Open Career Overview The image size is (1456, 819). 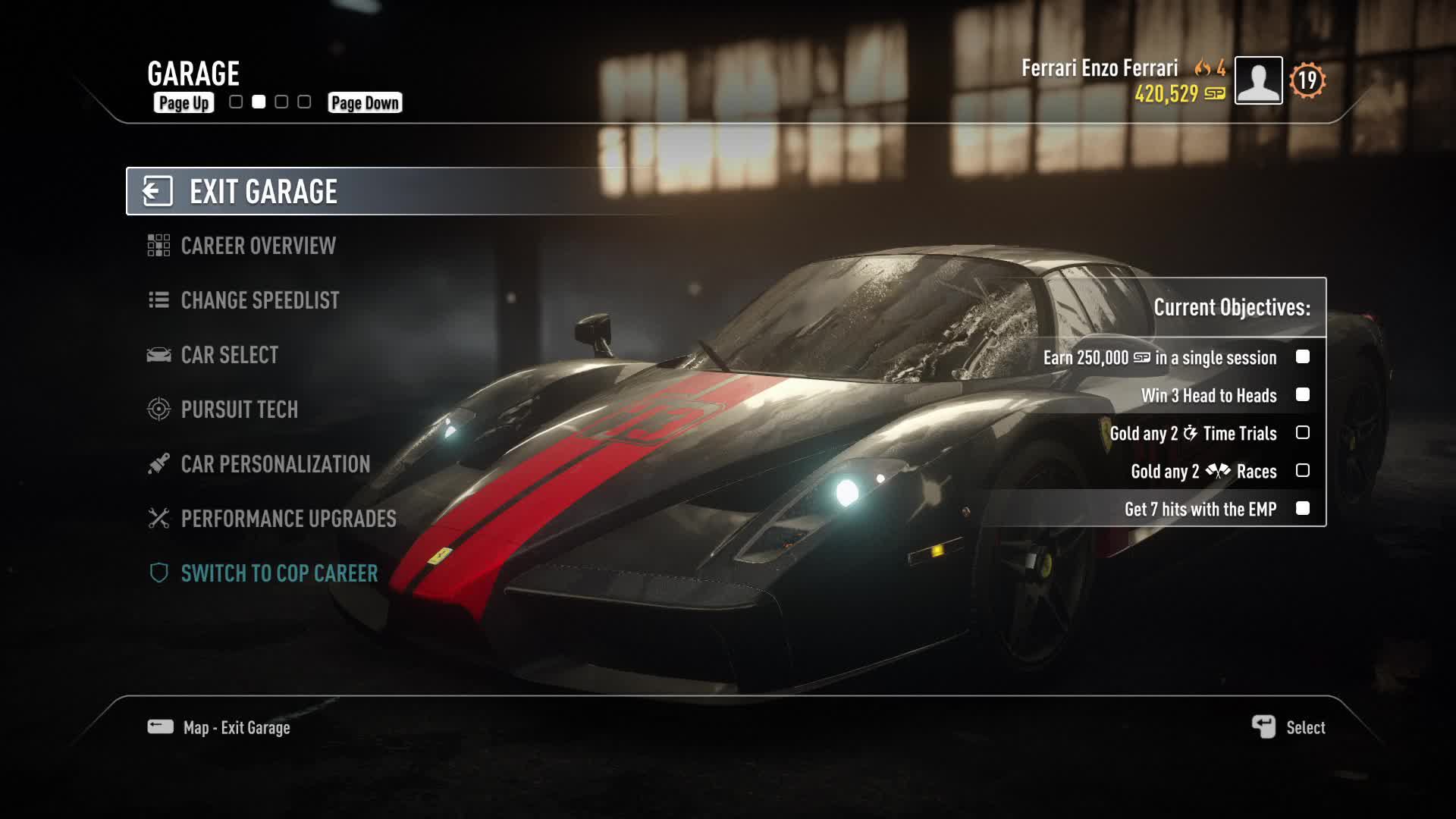coord(258,246)
